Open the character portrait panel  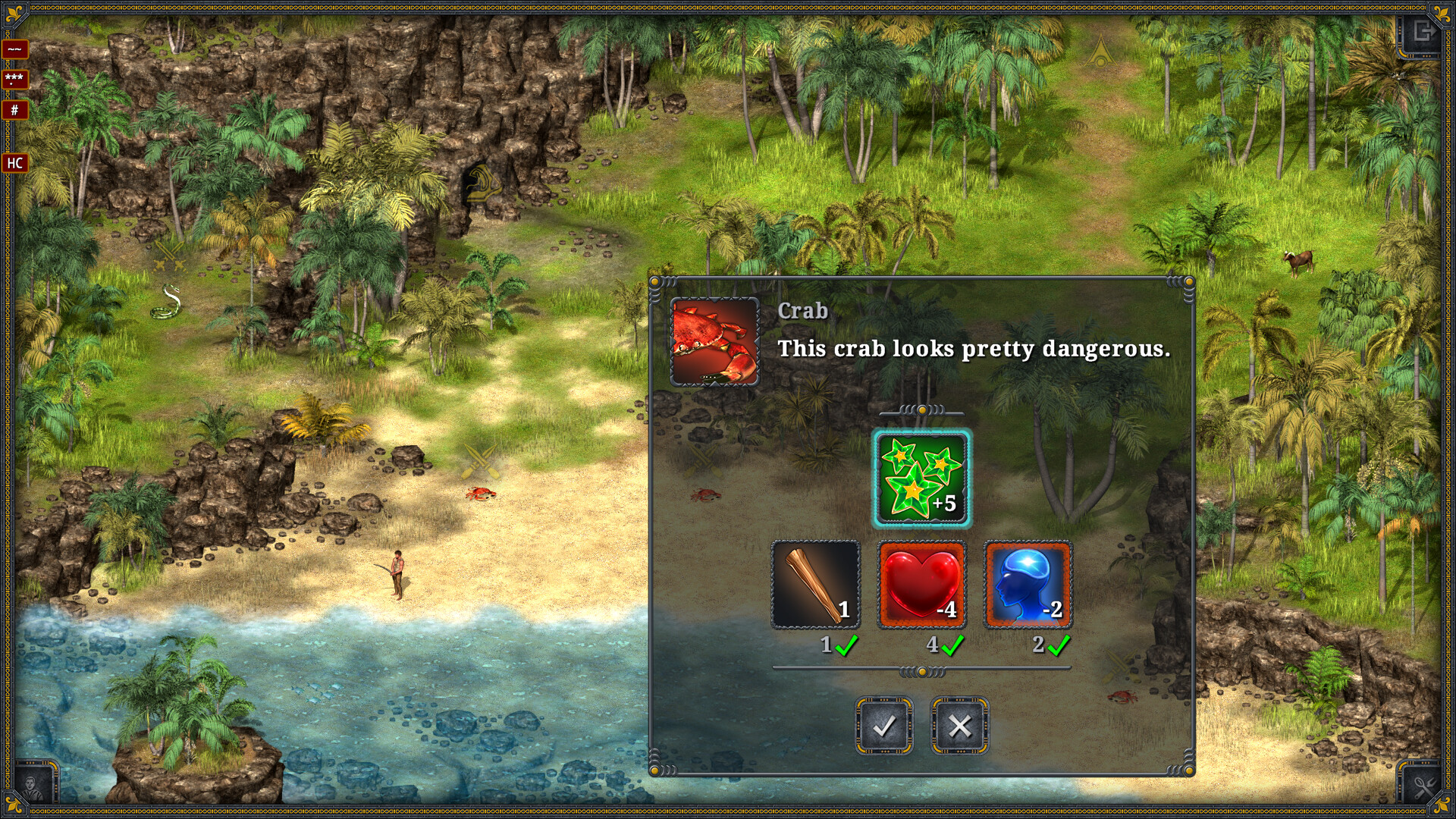coord(33,786)
